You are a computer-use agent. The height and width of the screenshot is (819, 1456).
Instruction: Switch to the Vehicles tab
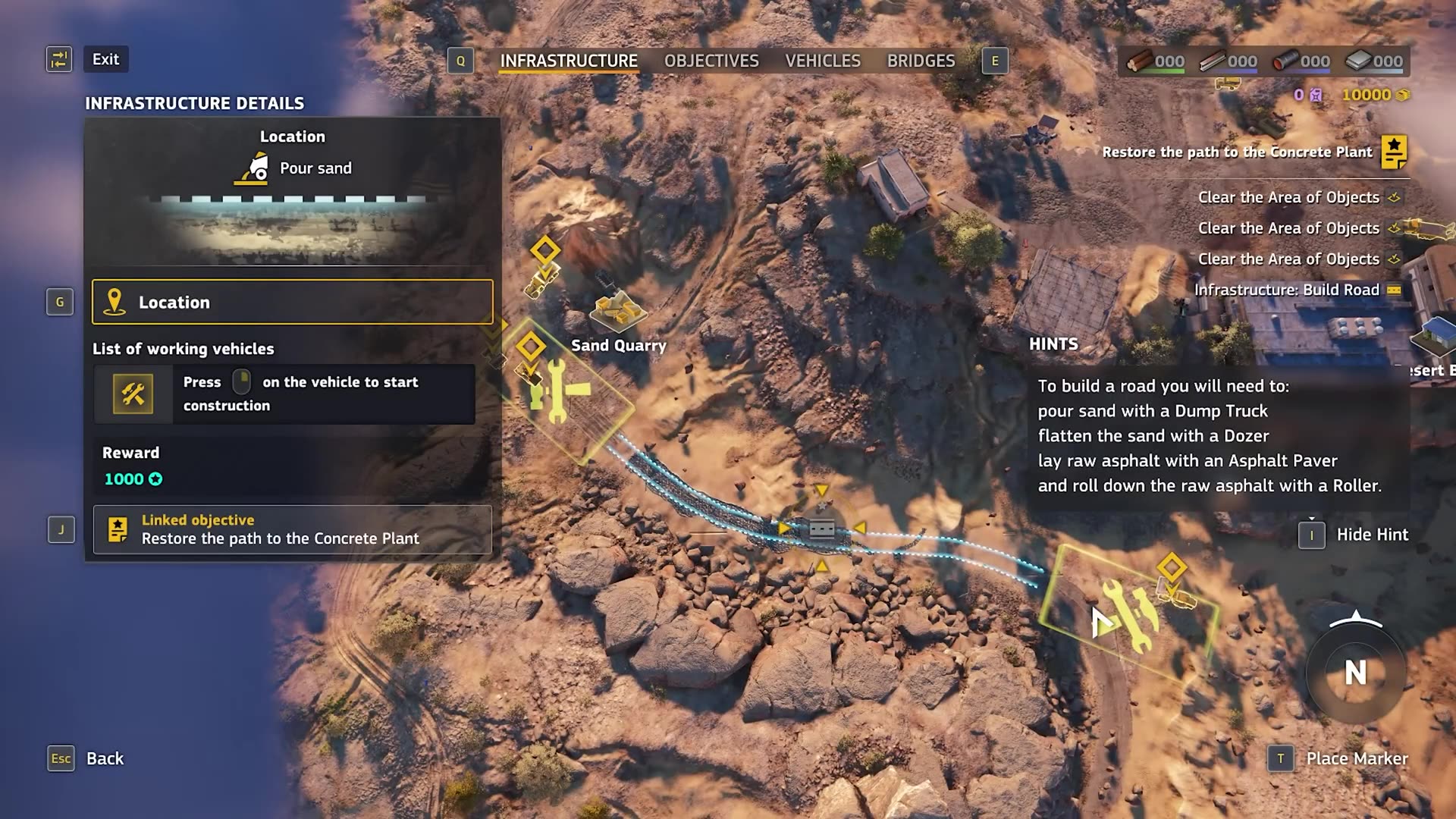coord(822,61)
